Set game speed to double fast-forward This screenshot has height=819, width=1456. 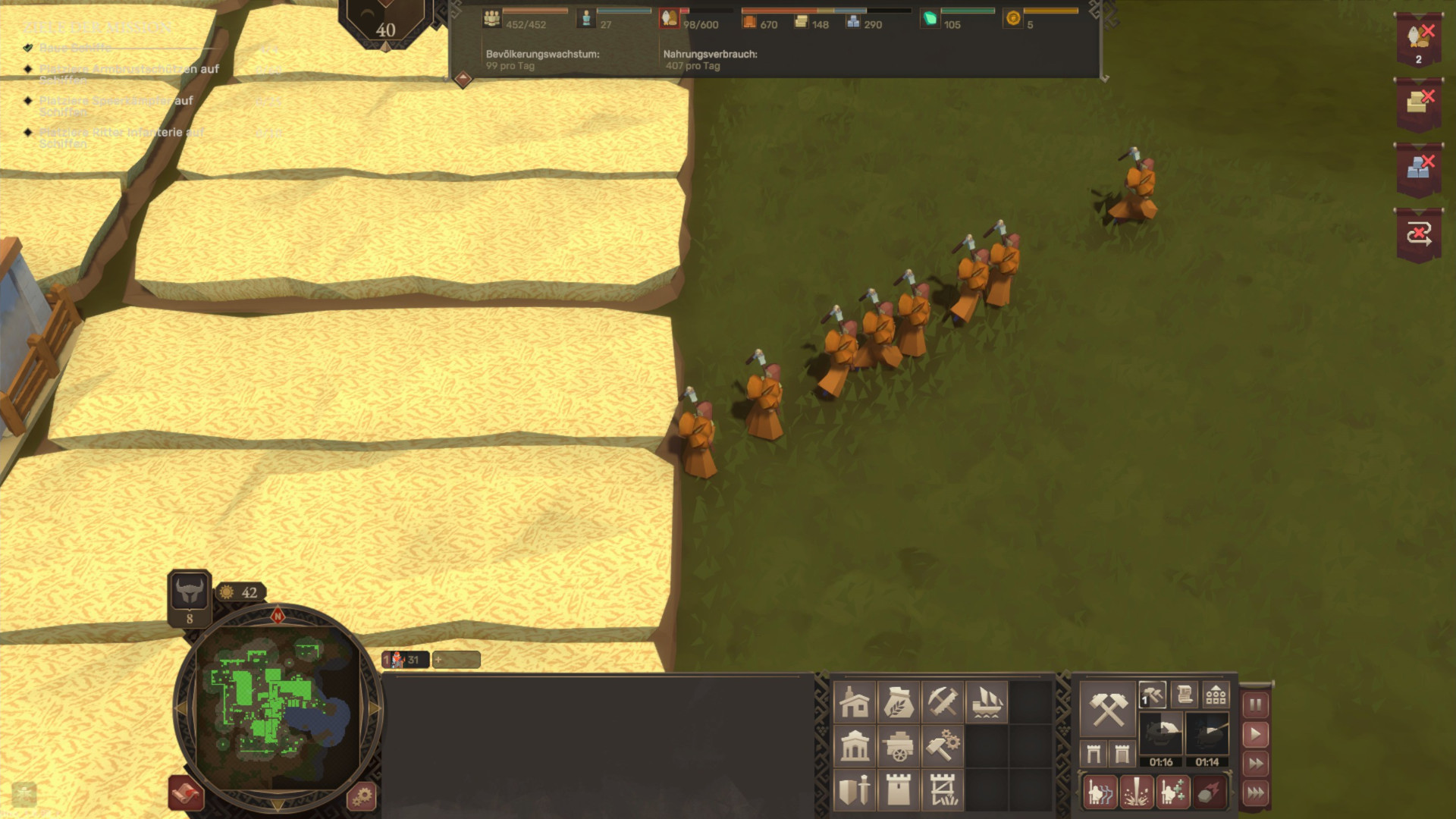1255,764
